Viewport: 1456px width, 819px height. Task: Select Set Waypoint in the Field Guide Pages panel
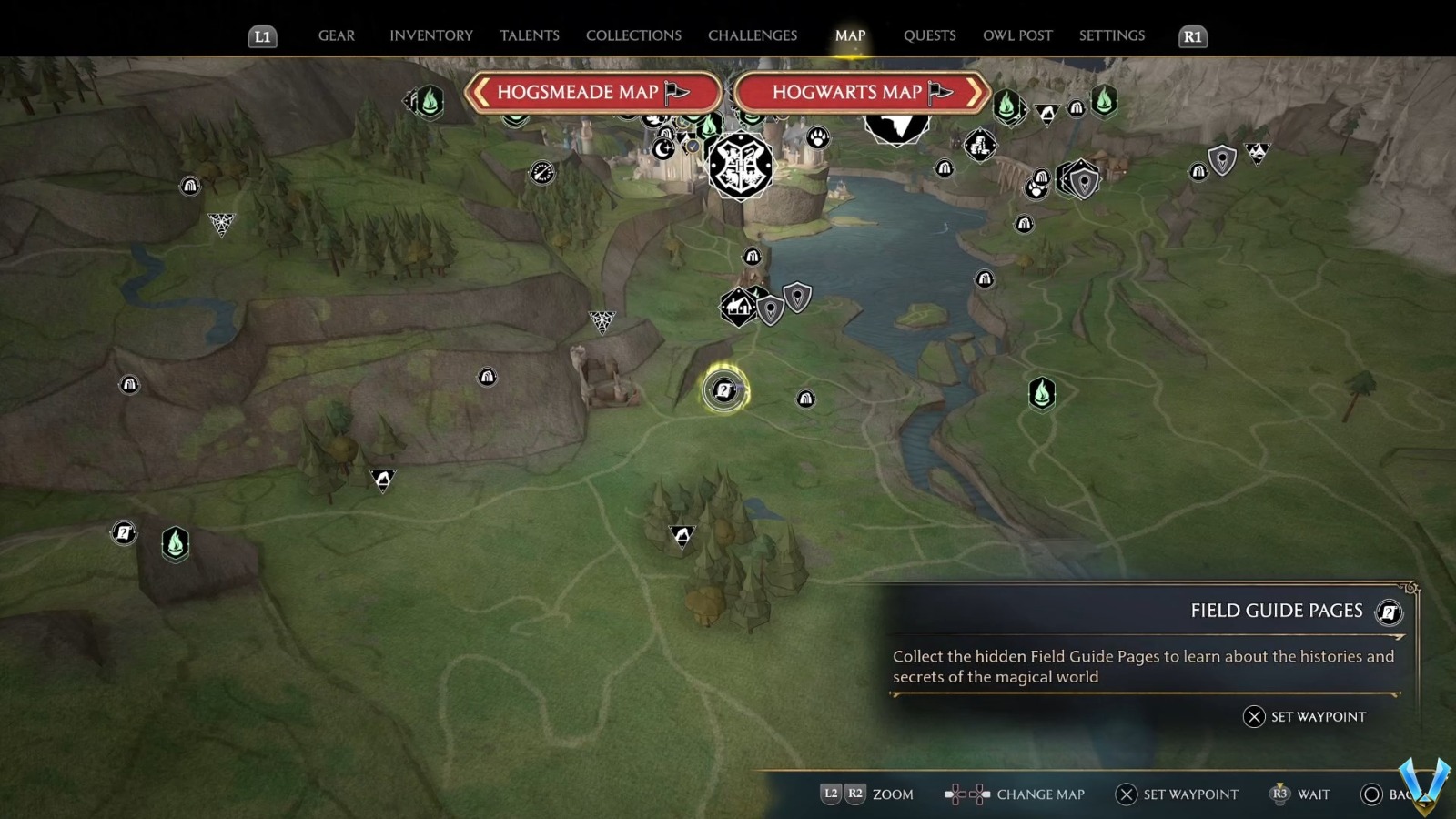[1317, 717]
